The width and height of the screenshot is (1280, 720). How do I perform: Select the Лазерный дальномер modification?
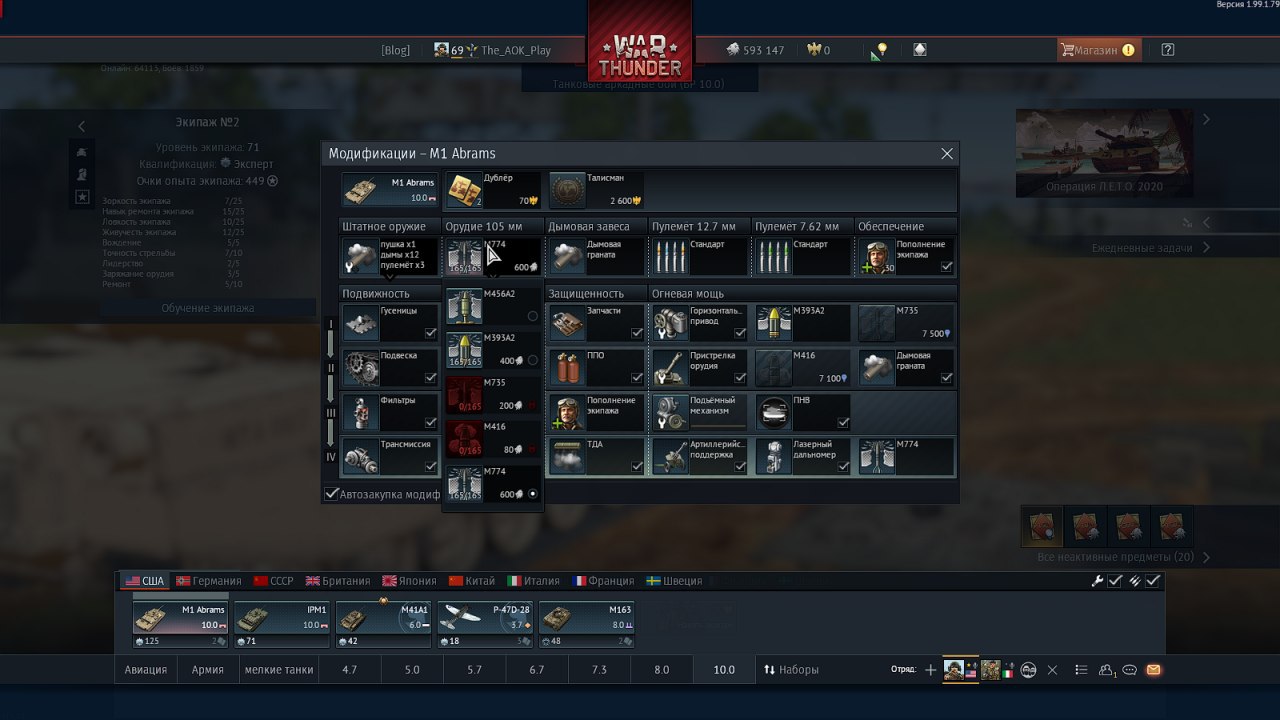[x=803, y=456]
